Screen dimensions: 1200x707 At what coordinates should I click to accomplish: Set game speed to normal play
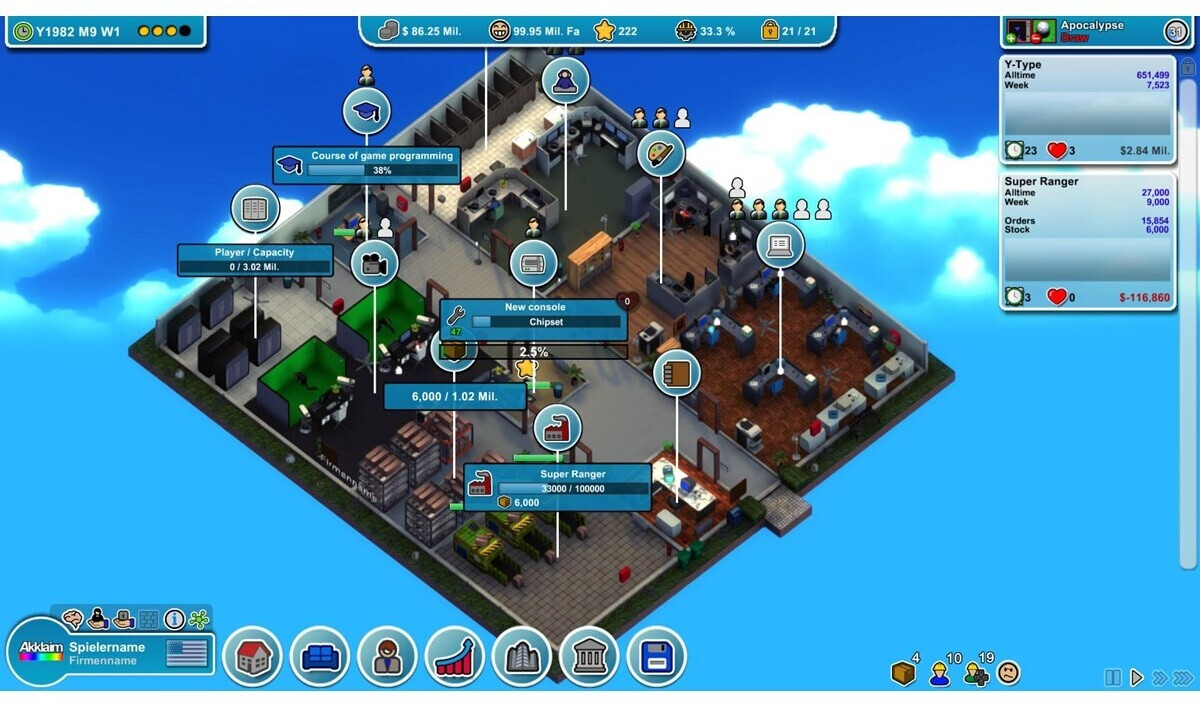(1136, 678)
